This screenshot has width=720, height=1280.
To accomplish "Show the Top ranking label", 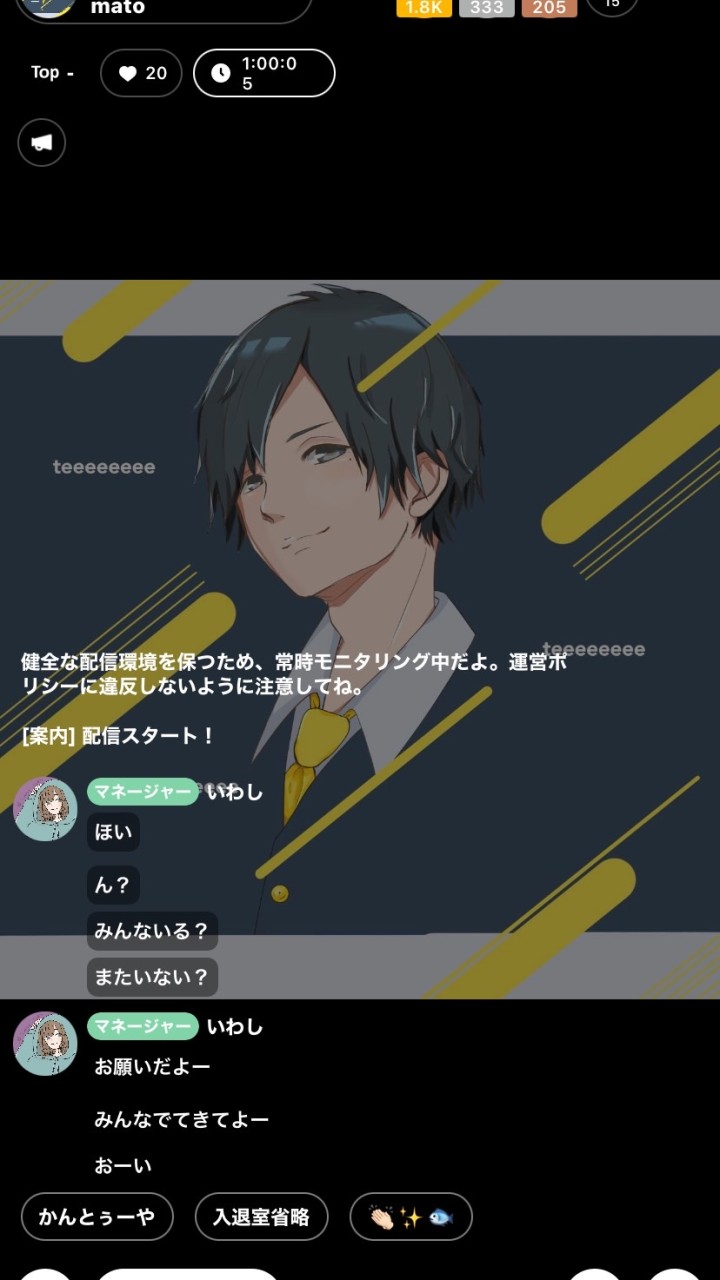I will [51, 72].
